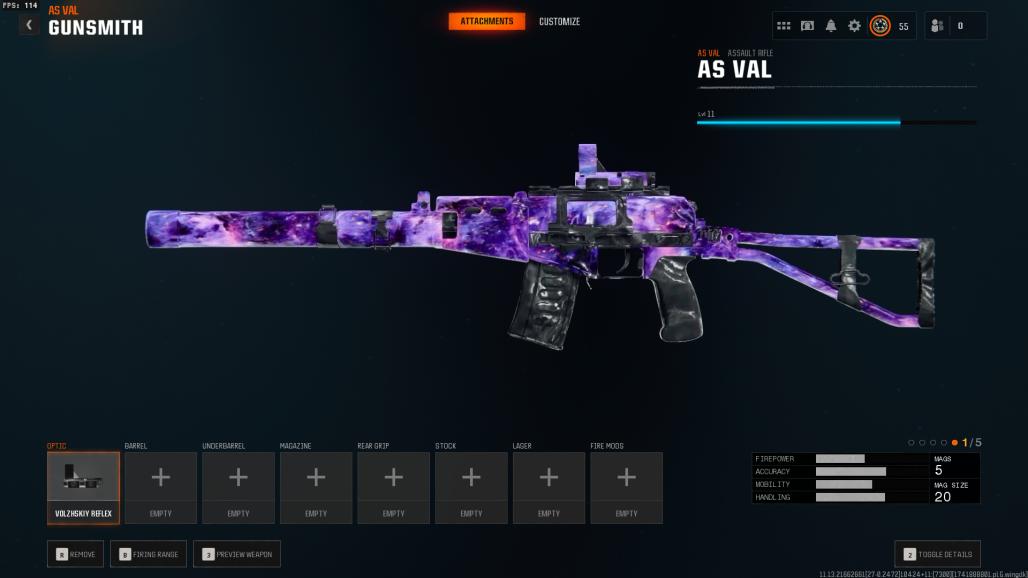Pick the empty Rear Grip slot
This screenshot has width=1028, height=578.
(394, 488)
